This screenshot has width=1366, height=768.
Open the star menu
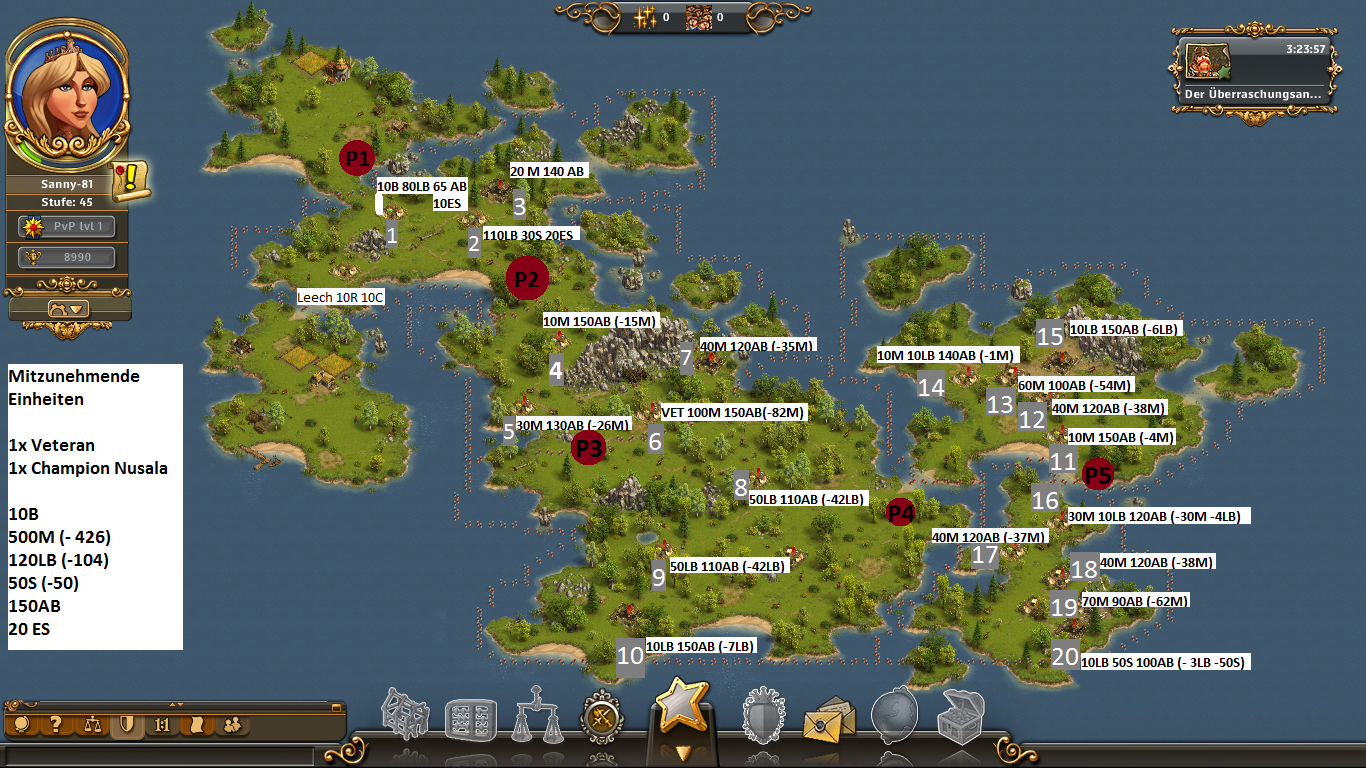click(681, 708)
